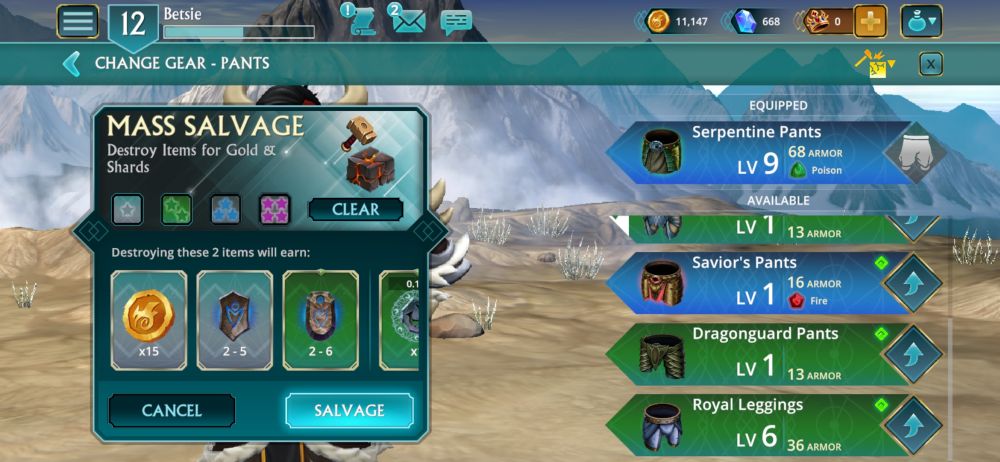The height and width of the screenshot is (462, 1000).
Task: Clear the mass salvage selection
Action: tap(355, 210)
